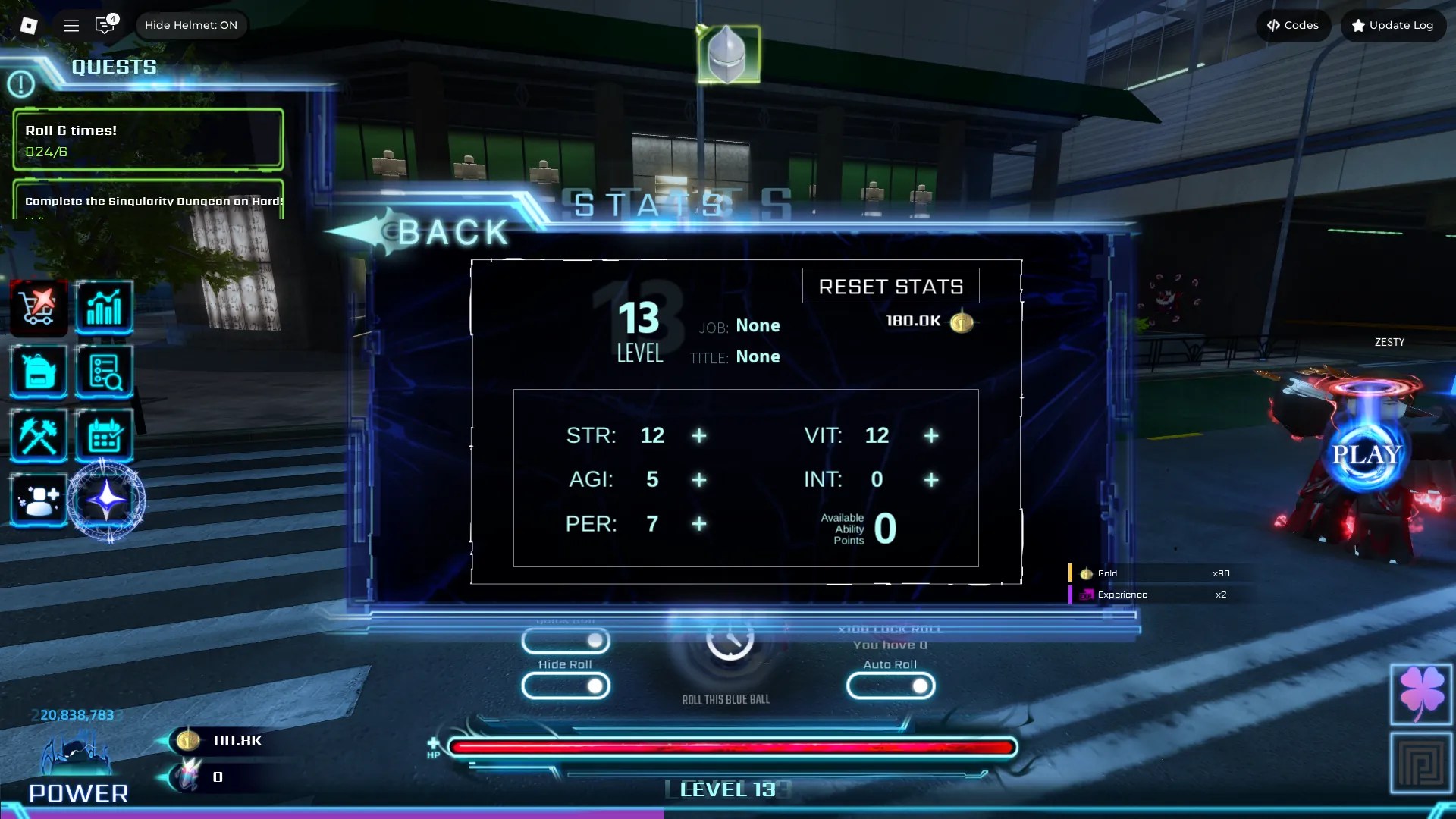1456x819 pixels.
Task: Open the in-game shop cart icon
Action: [38, 307]
